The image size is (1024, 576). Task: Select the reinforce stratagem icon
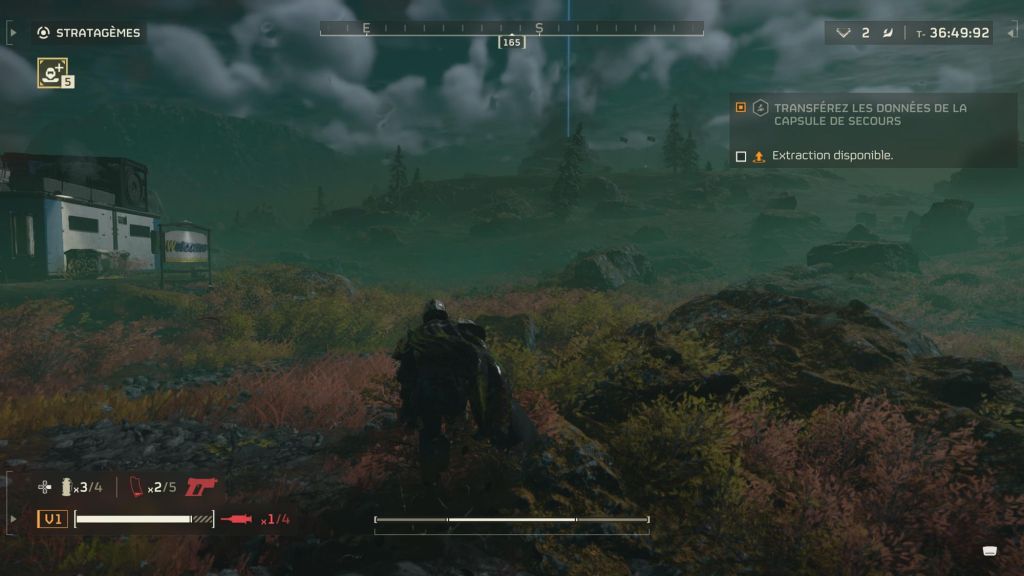click(52, 72)
